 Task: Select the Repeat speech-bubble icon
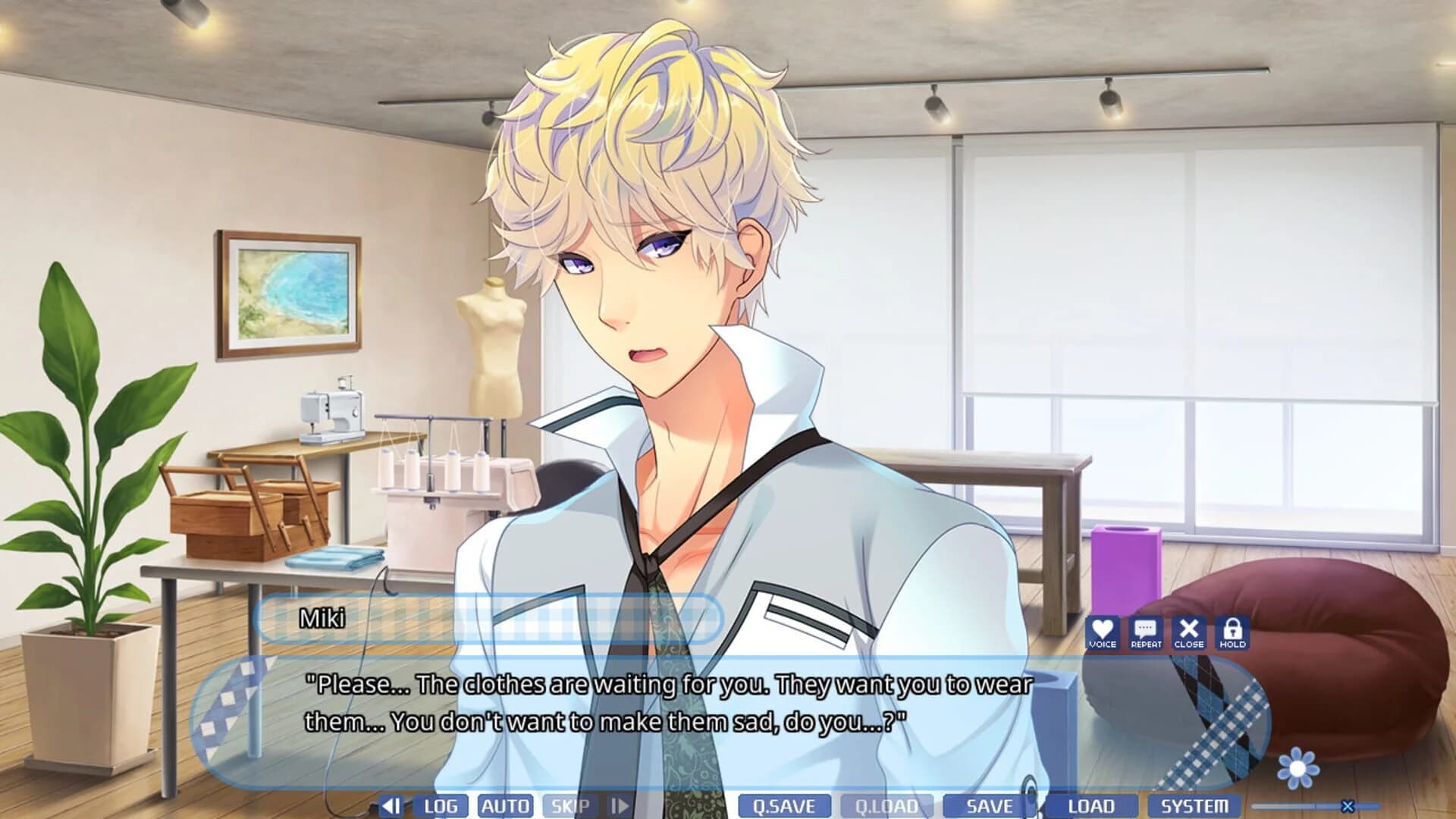1146,632
